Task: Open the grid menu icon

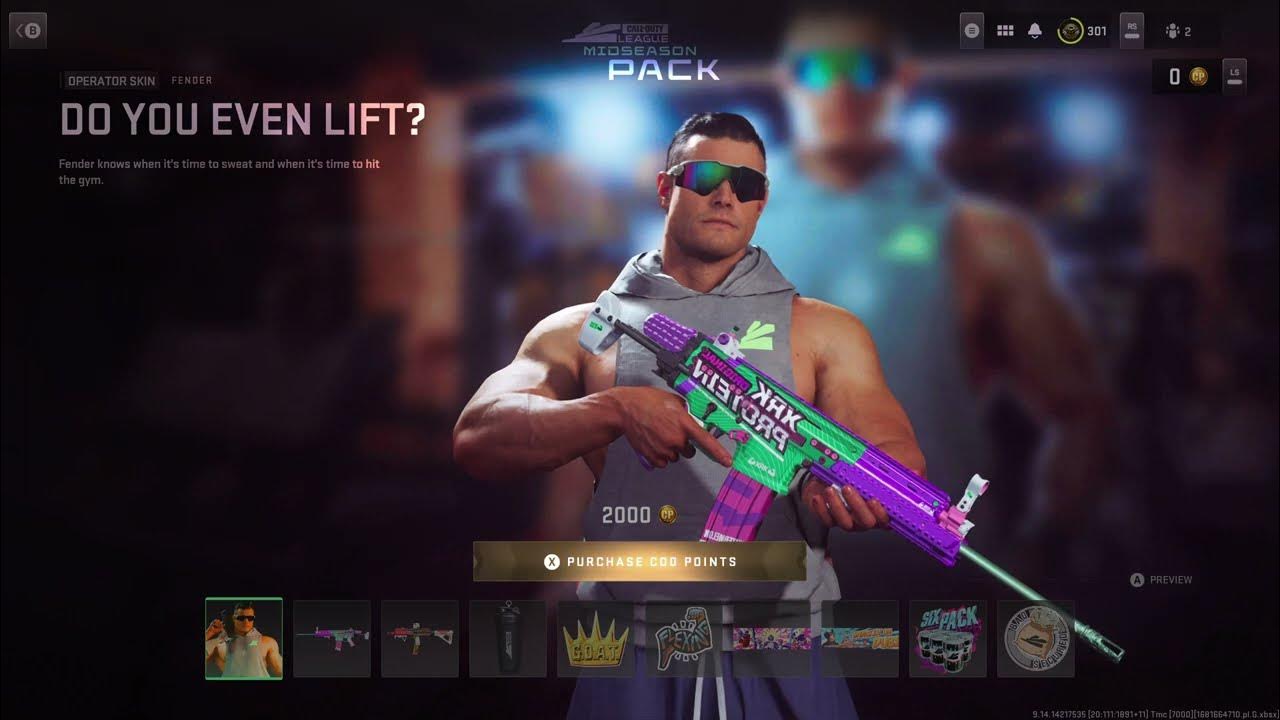Action: [x=1005, y=31]
